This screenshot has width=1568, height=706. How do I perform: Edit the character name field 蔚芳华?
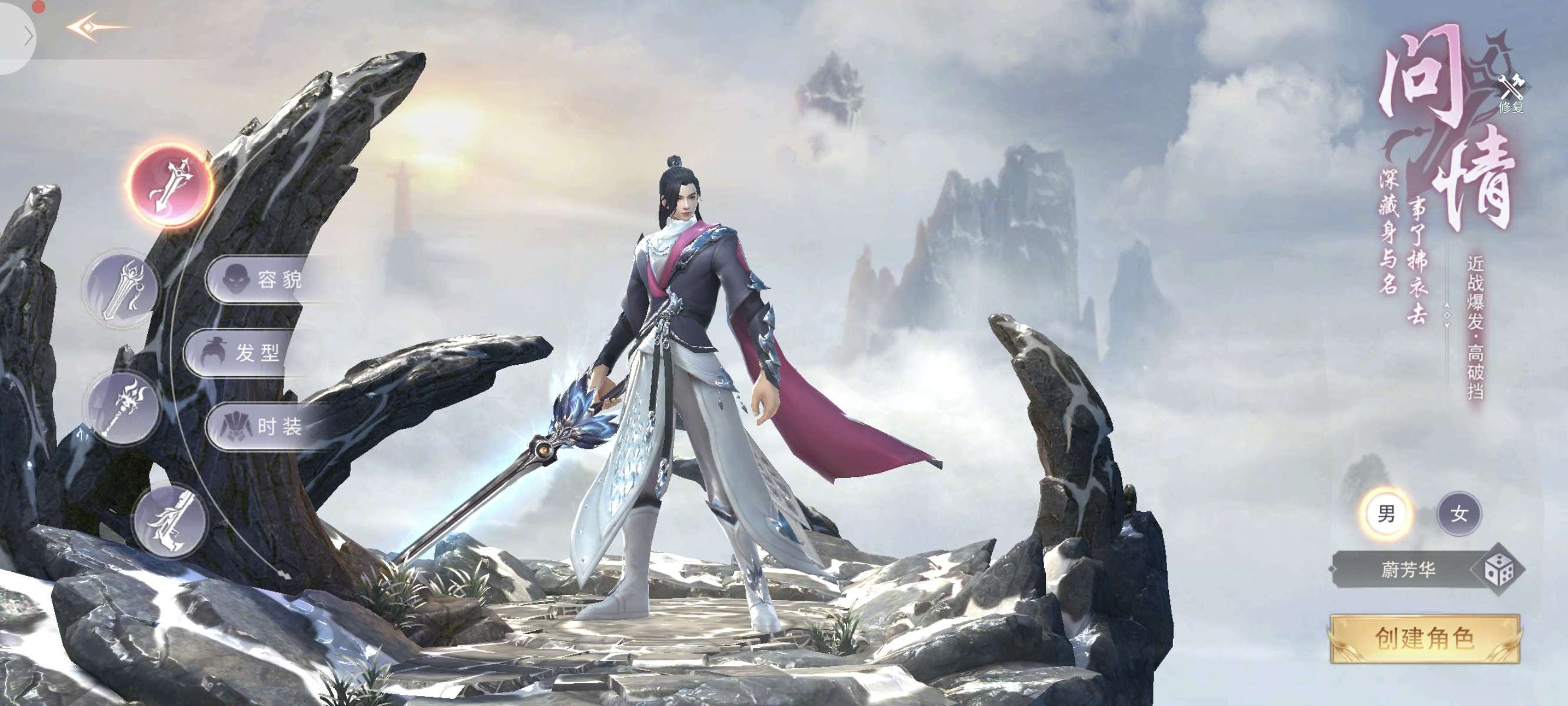1408,570
